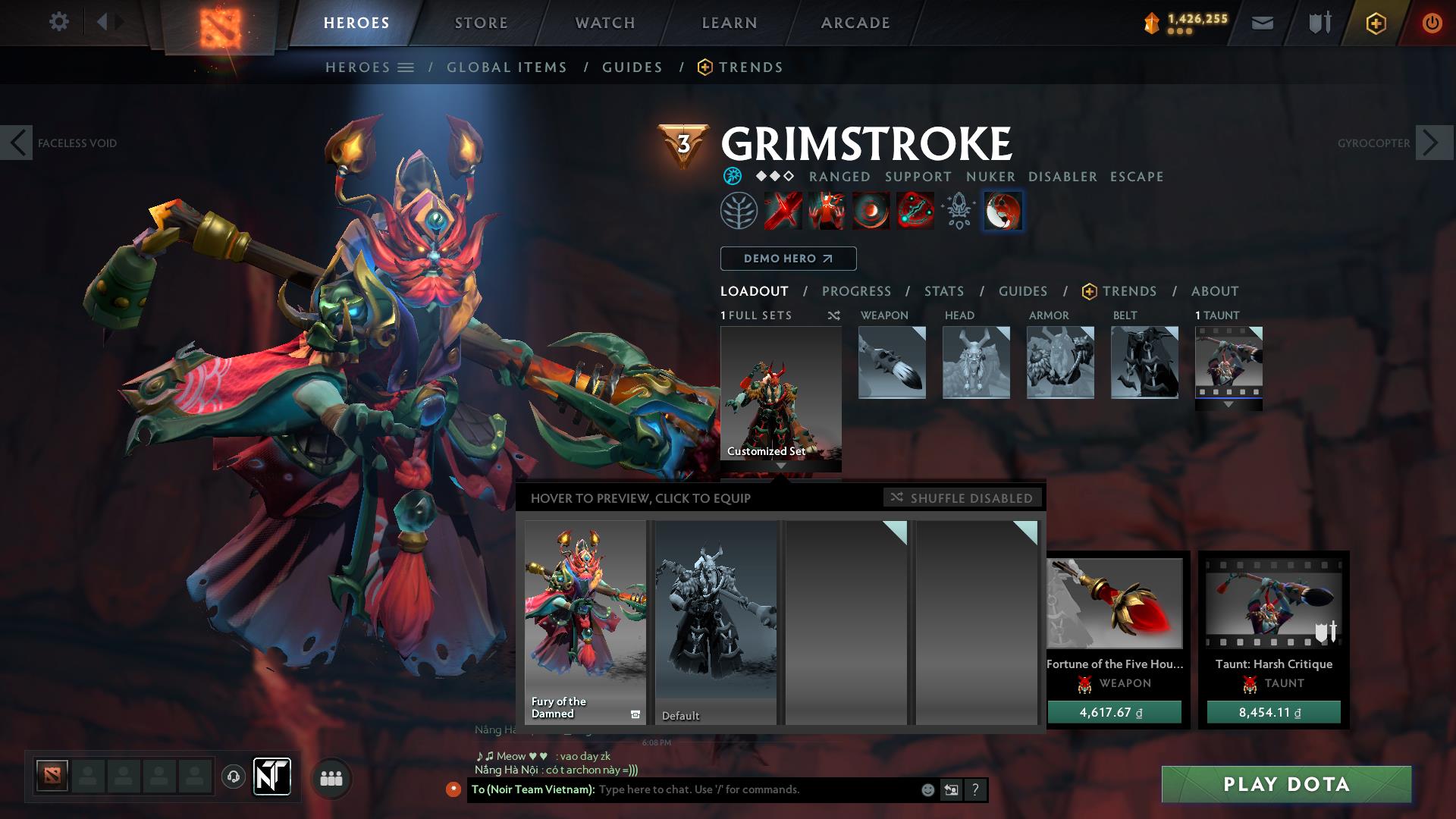Screen dimensions: 1456x819
Task: View the Ink Swell ability icon
Action: click(x=870, y=212)
